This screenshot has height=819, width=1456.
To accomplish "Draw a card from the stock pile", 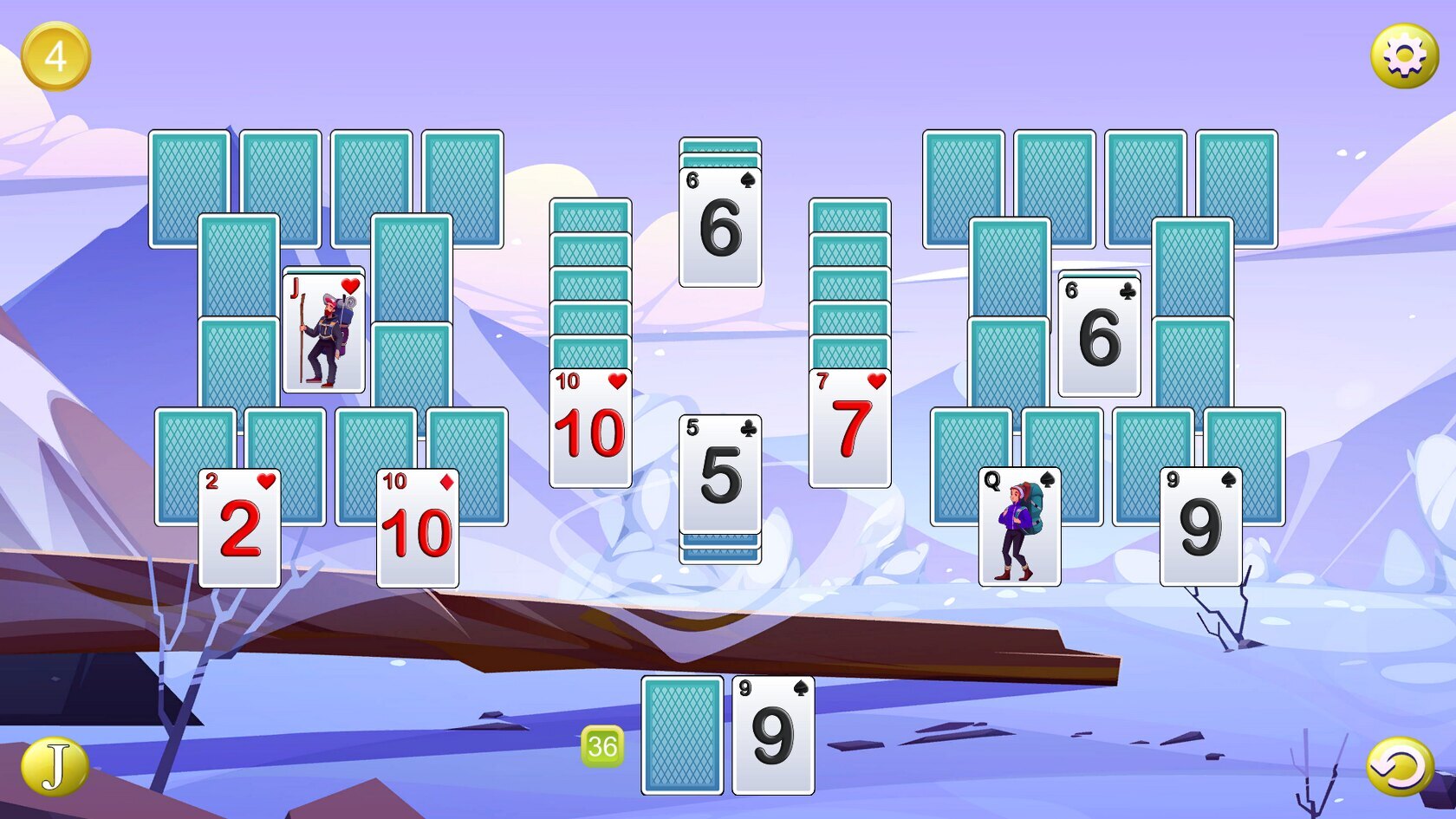I will pyautogui.click(x=682, y=735).
